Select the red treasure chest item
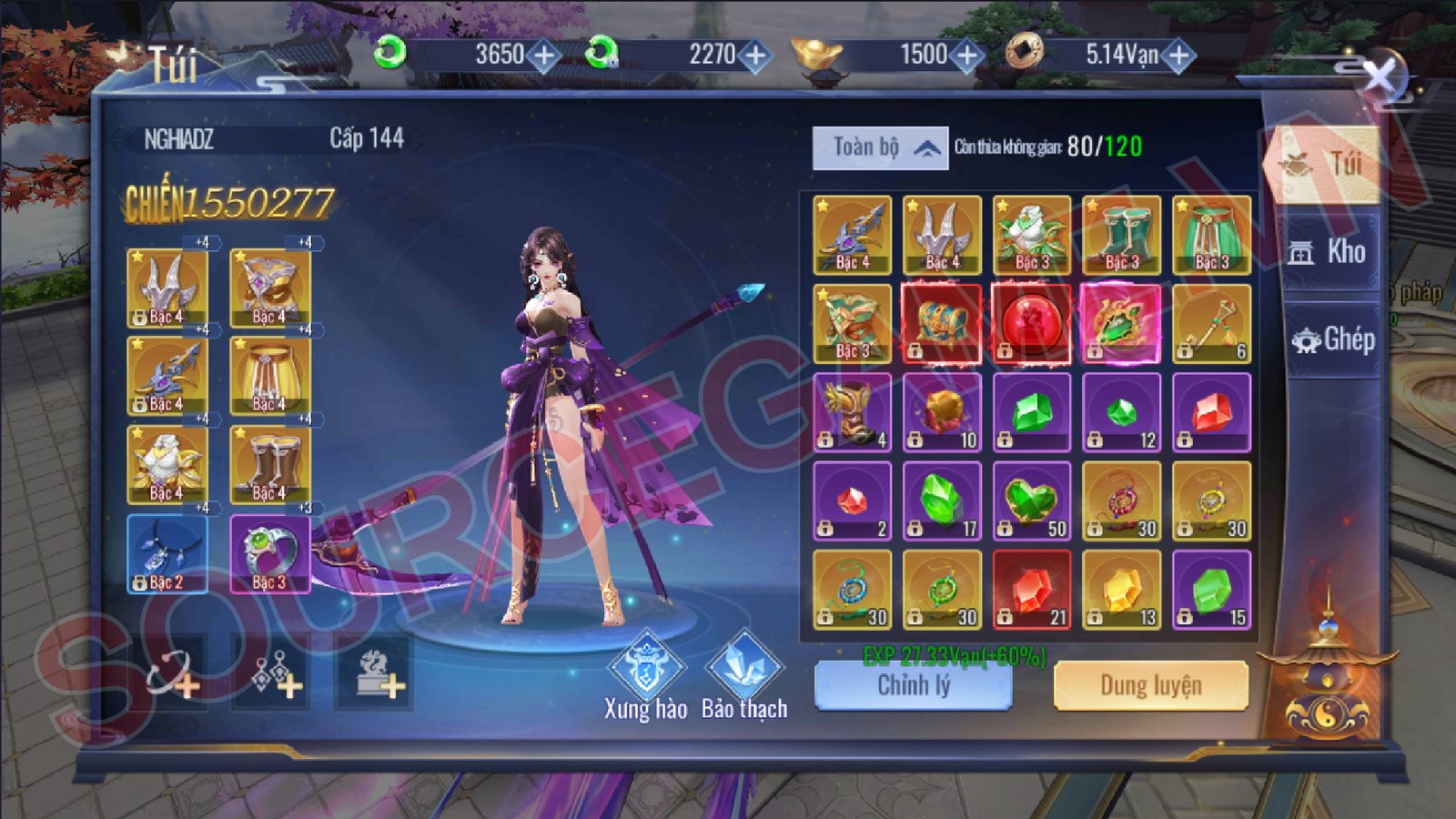 pos(942,324)
